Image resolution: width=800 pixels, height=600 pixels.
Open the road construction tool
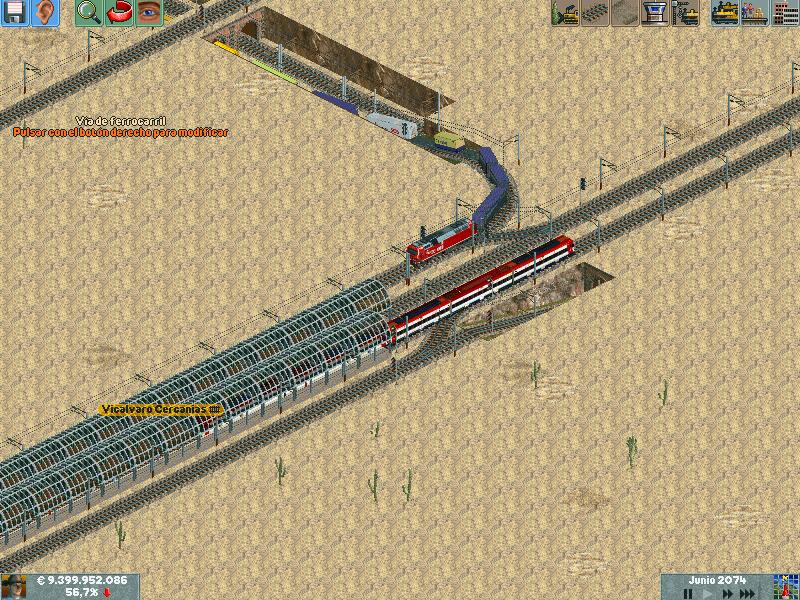625,13
